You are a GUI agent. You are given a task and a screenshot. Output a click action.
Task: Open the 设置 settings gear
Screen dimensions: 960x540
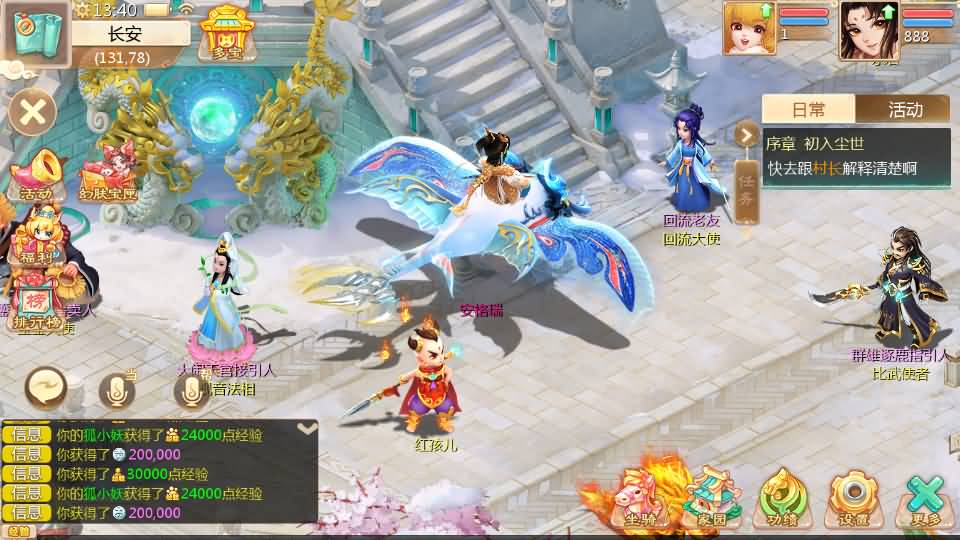coord(855,496)
